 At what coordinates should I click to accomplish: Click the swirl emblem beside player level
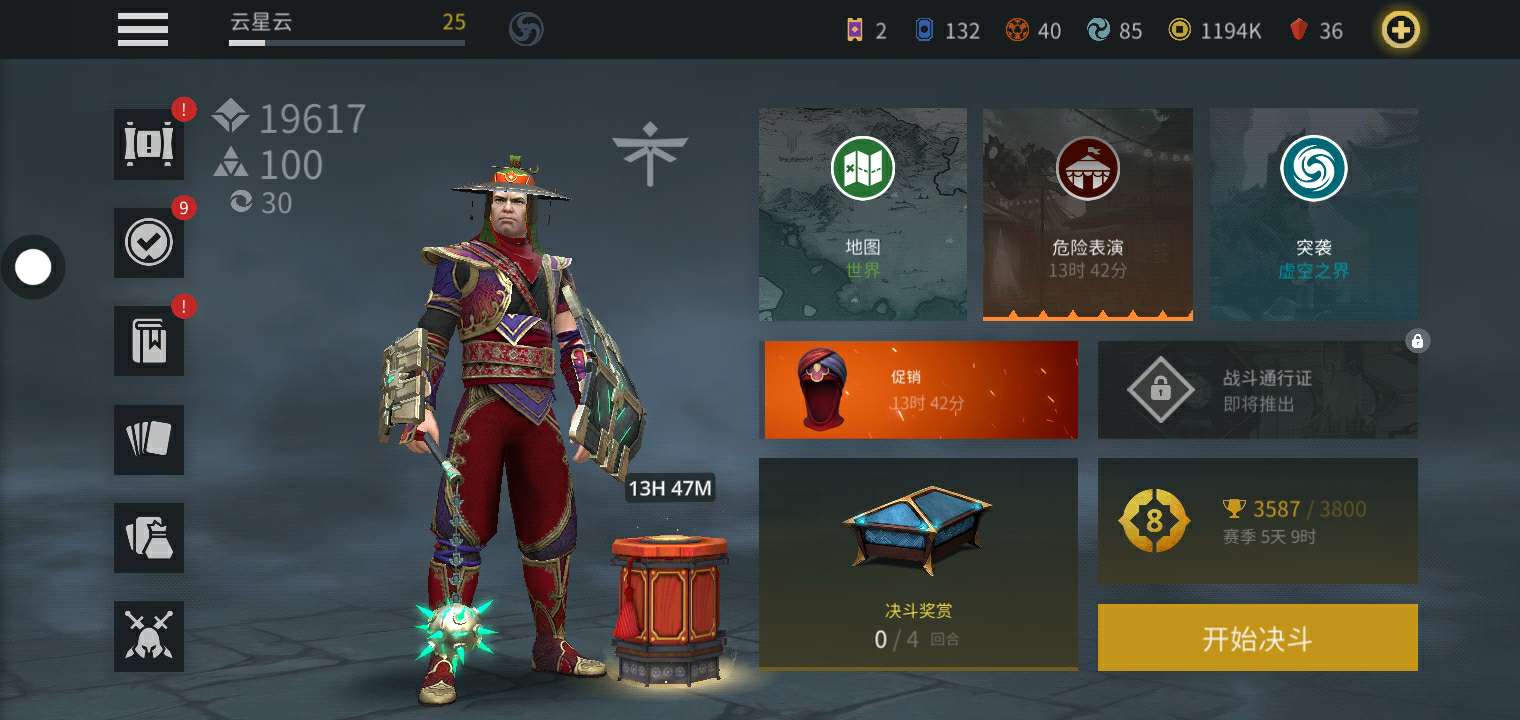point(526,29)
